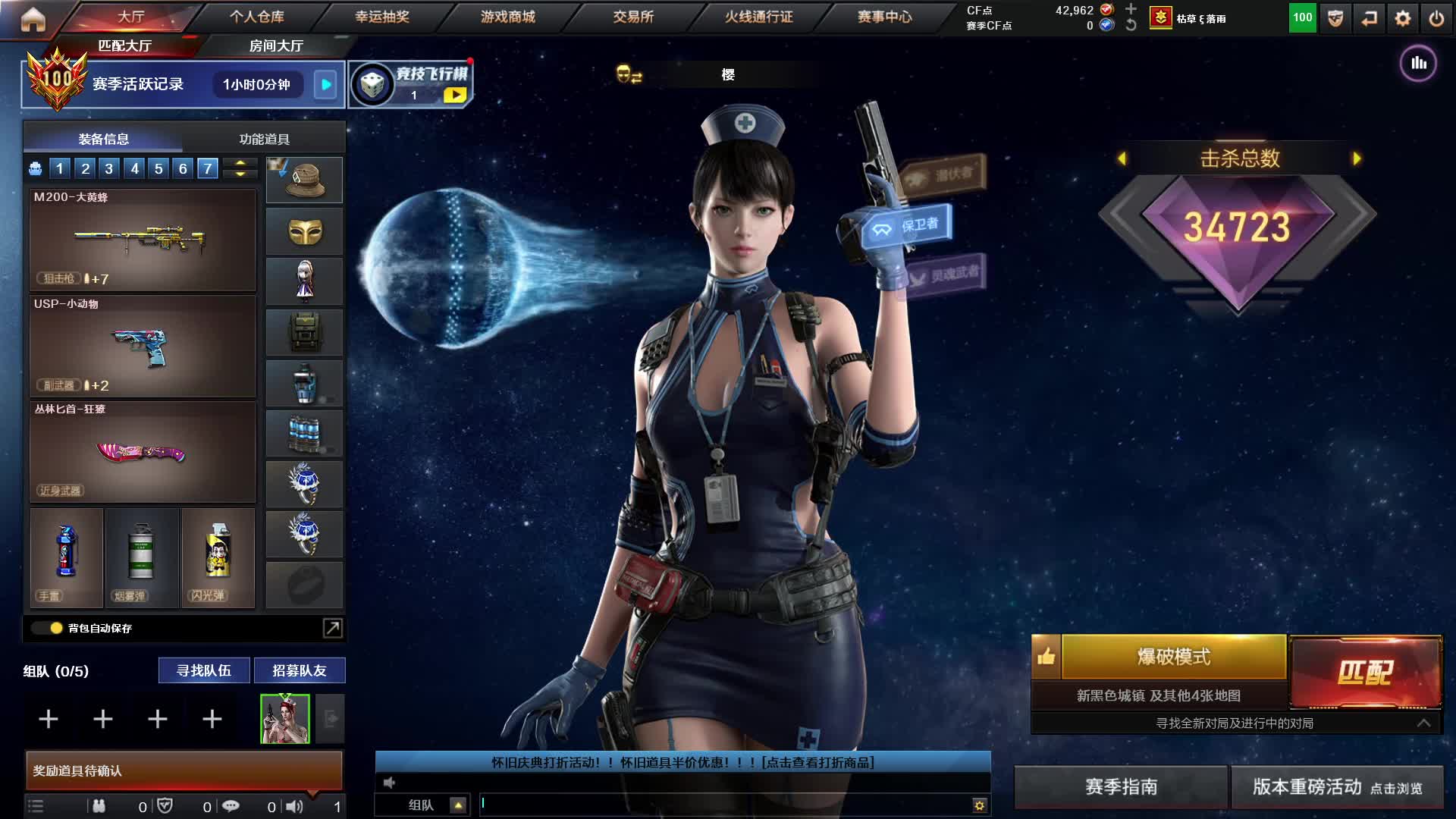Click the power exit icon

tap(1436, 18)
